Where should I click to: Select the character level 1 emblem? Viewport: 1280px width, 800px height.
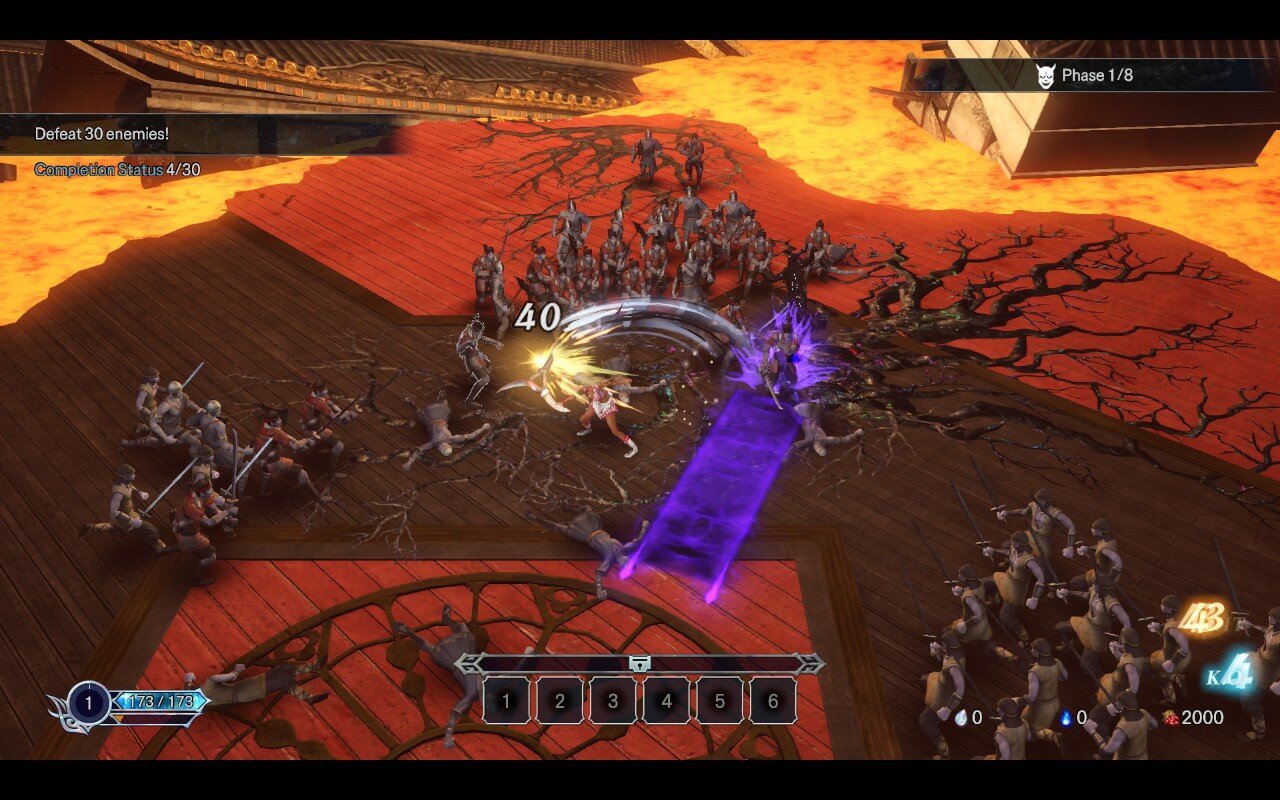(x=89, y=703)
